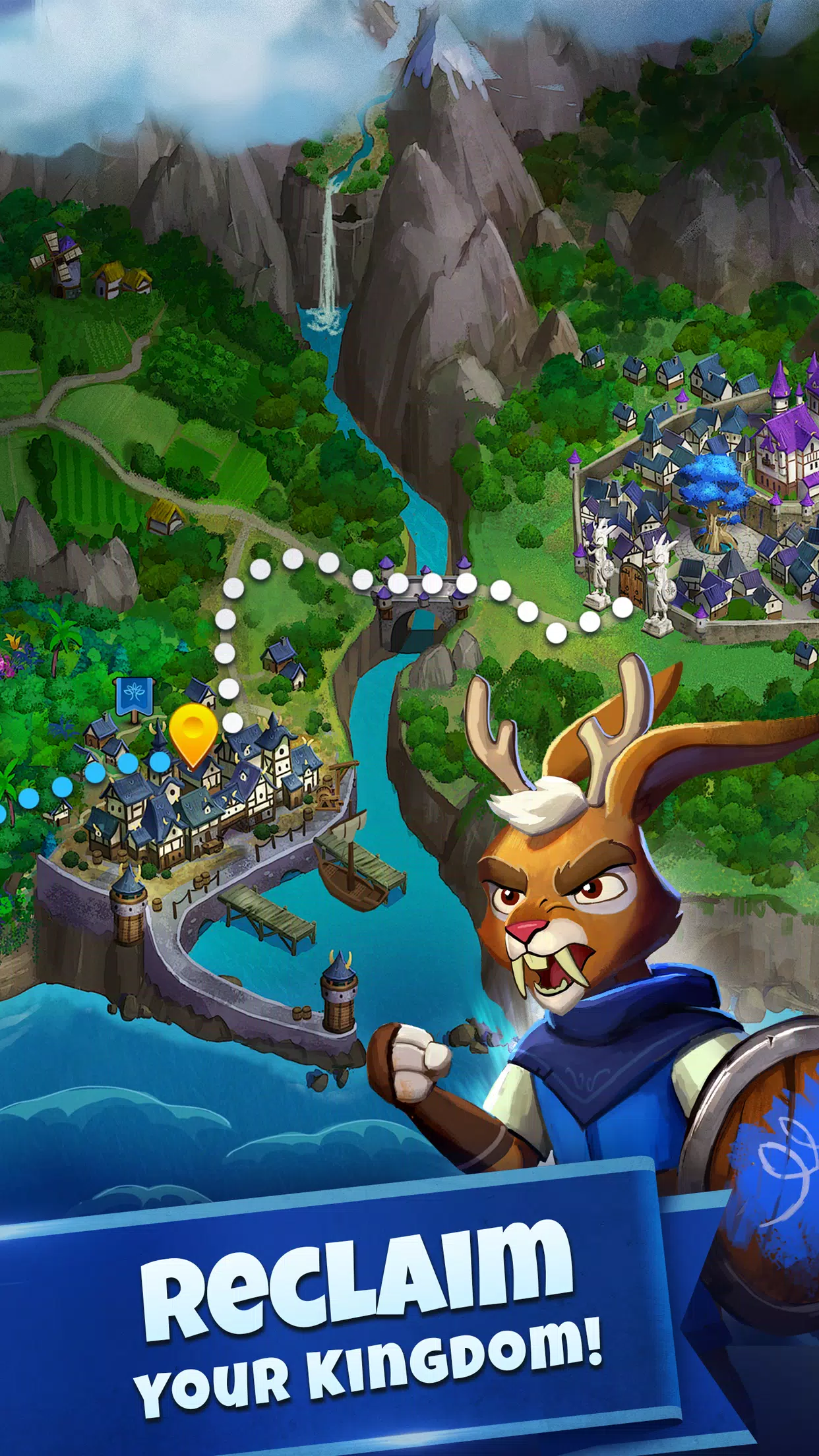Select the yellow location pin marker

pos(193,731)
